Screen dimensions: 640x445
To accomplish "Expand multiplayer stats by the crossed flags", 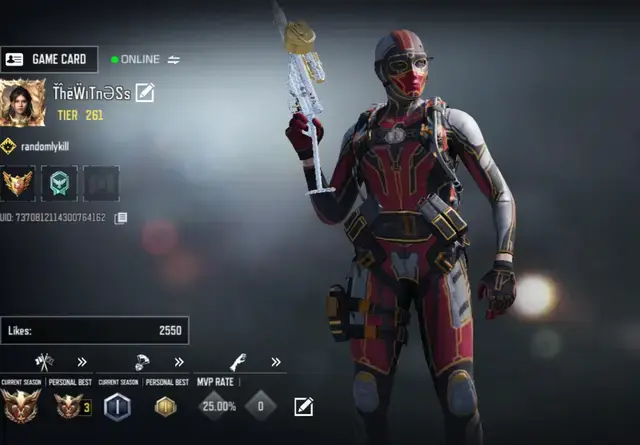I will [x=82, y=362].
